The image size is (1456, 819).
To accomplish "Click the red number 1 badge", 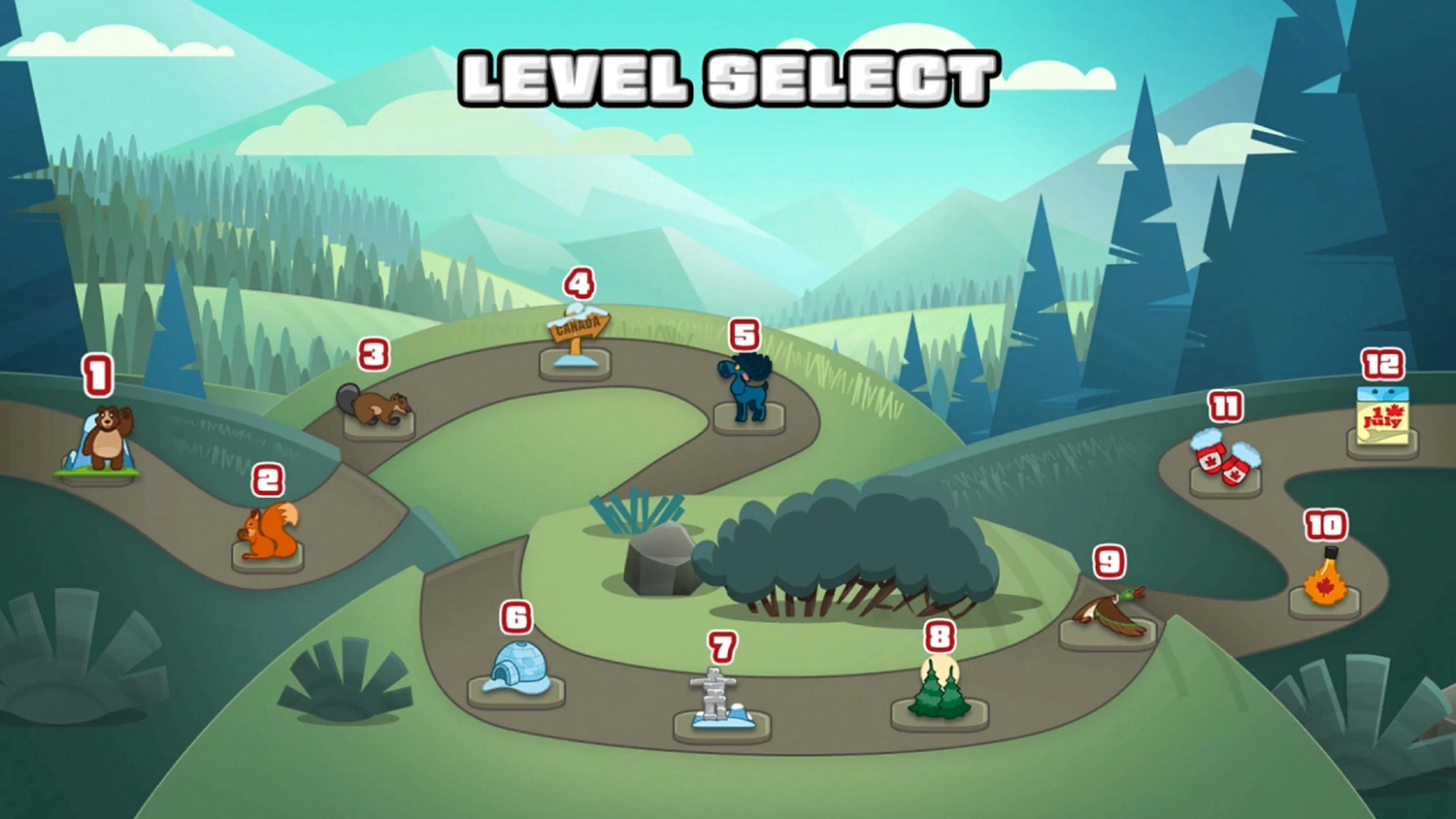I will click(x=96, y=375).
